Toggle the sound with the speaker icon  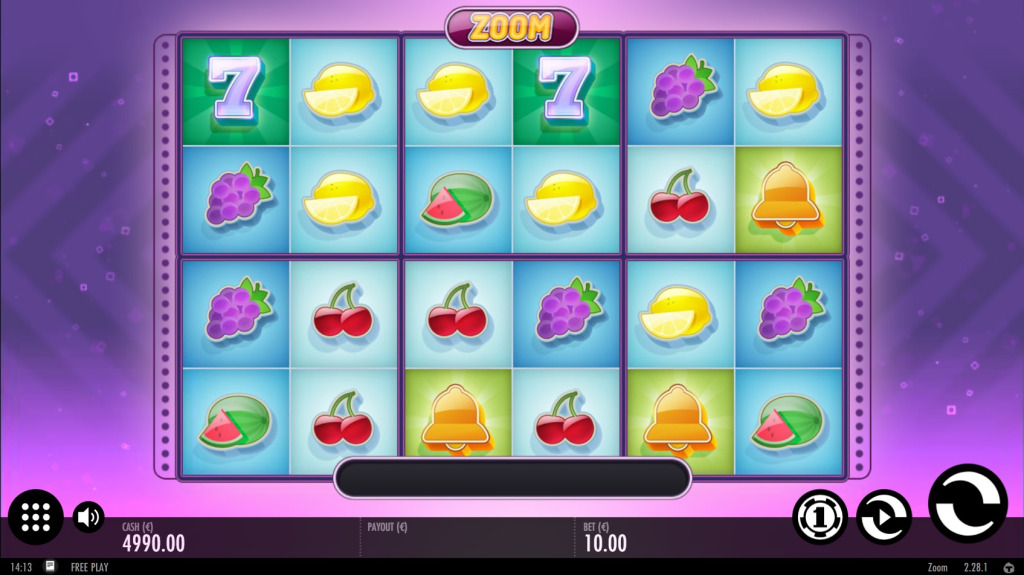click(89, 516)
